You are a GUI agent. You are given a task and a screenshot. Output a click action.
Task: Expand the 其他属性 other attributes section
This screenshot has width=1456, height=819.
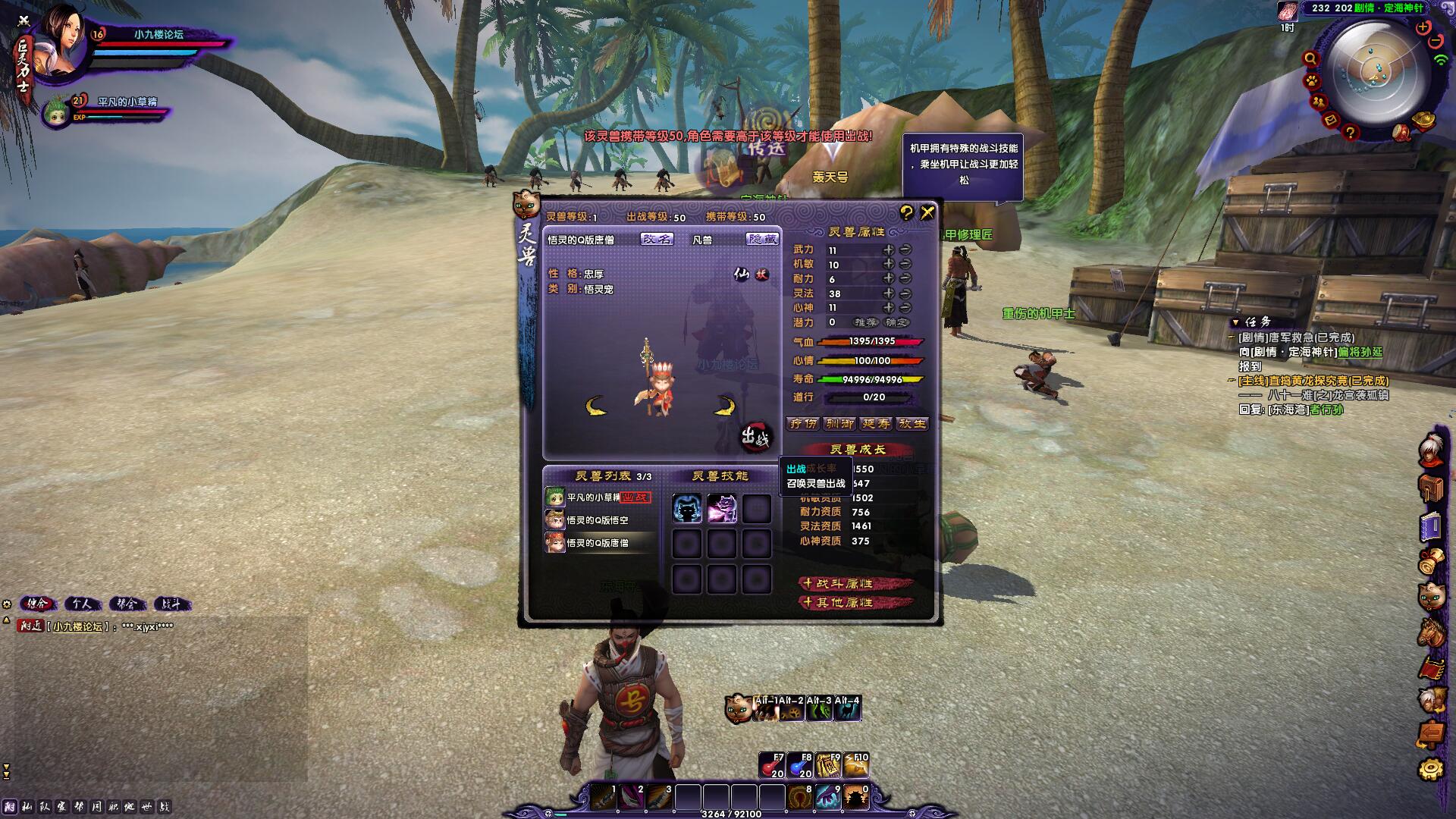pos(855,603)
